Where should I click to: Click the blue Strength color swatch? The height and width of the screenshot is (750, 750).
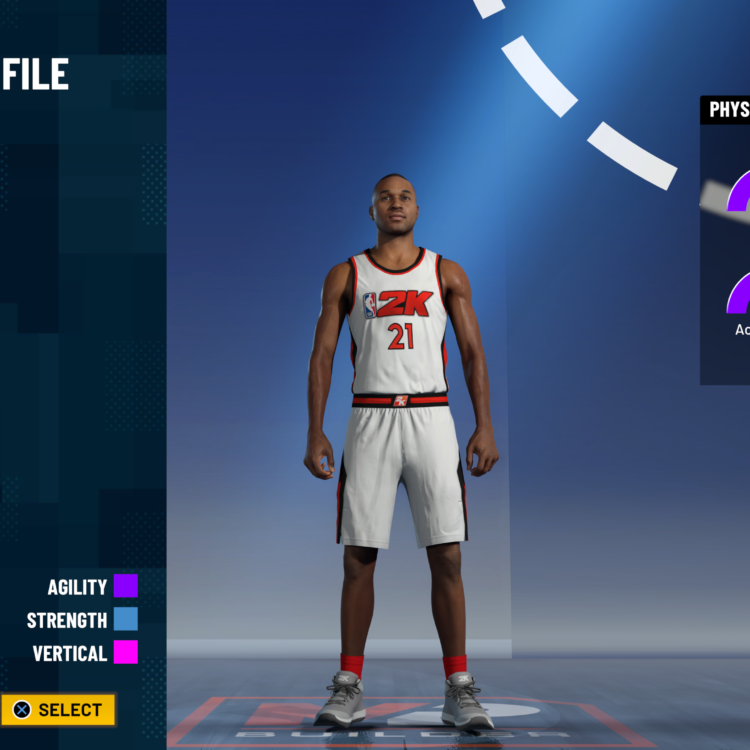(x=126, y=619)
